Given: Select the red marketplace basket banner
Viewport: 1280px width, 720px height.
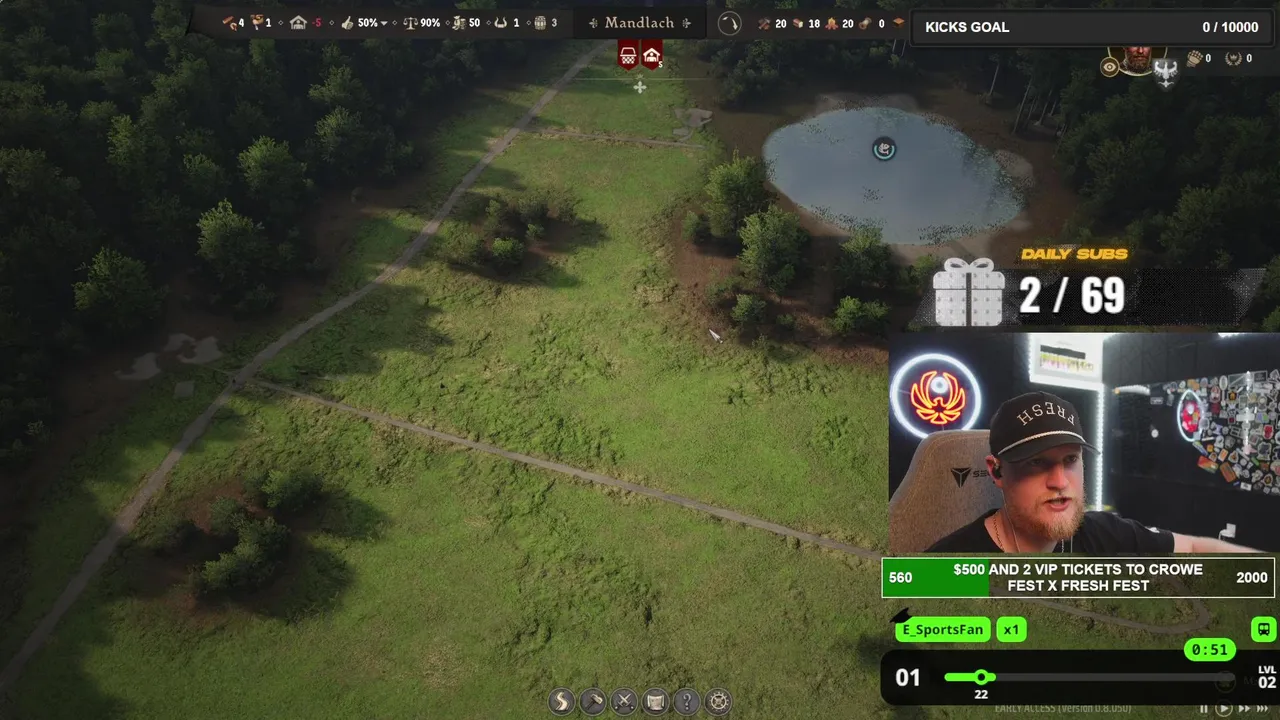Looking at the screenshot, I should 628,56.
